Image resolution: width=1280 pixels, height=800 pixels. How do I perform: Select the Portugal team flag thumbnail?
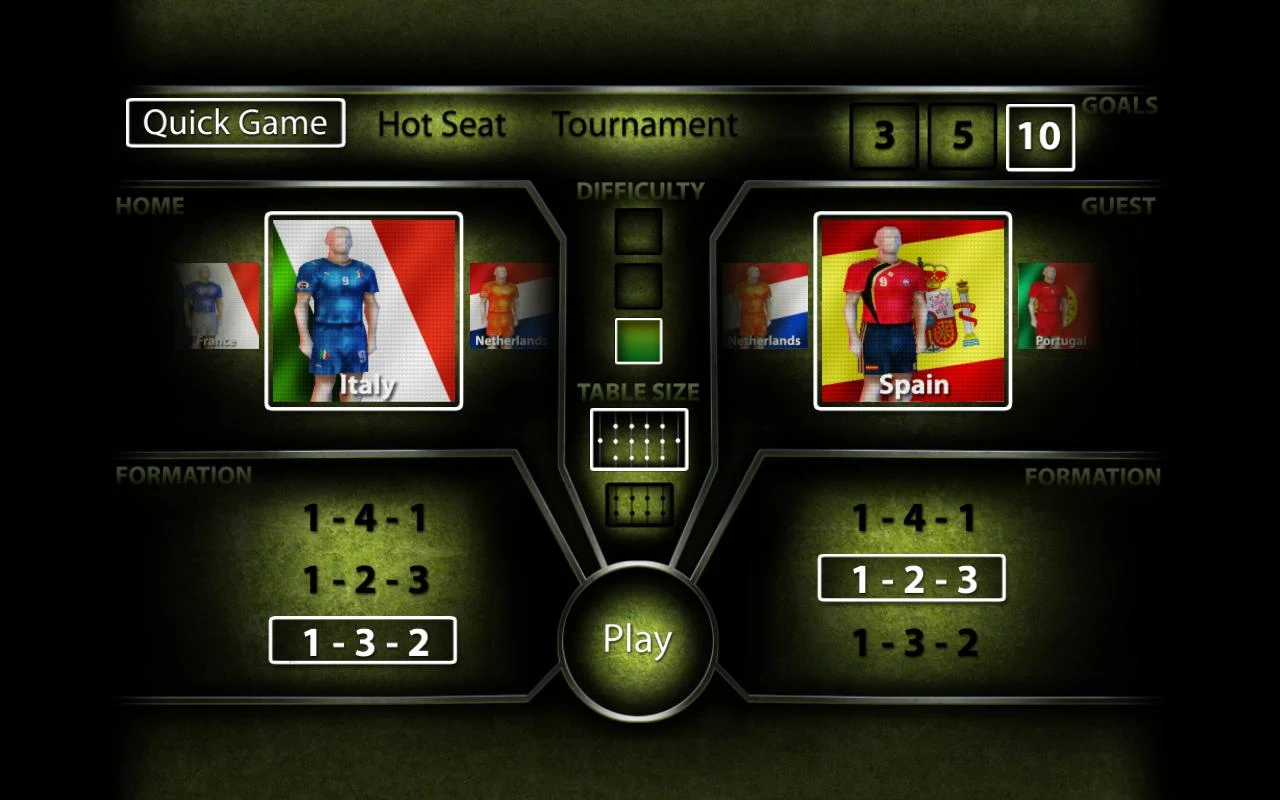[x=1059, y=305]
